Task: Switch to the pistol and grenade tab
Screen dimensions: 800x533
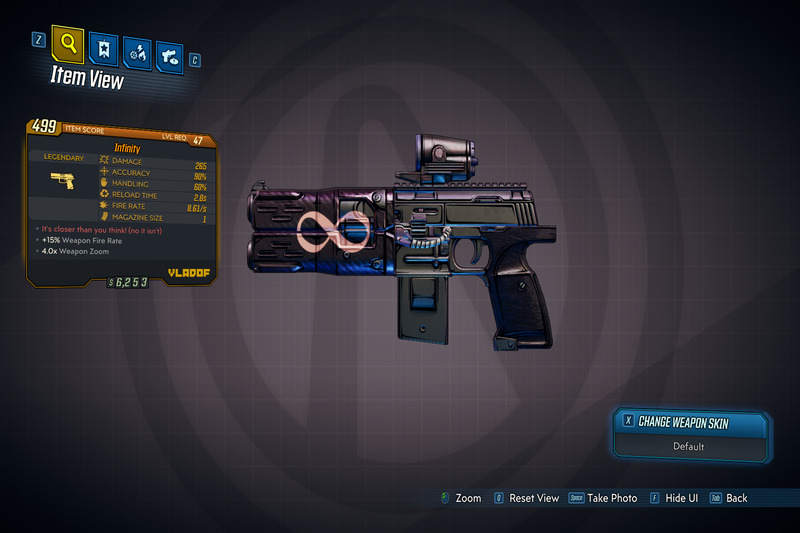Action: click(170, 55)
